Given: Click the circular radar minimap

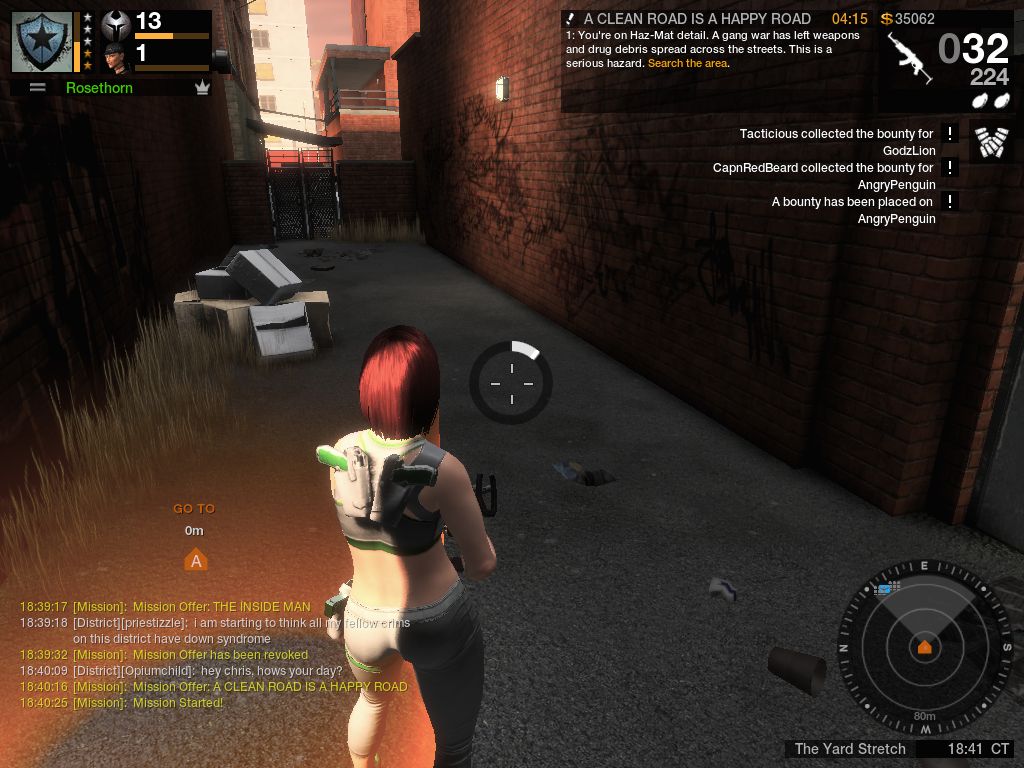Looking at the screenshot, I should click(x=924, y=647).
